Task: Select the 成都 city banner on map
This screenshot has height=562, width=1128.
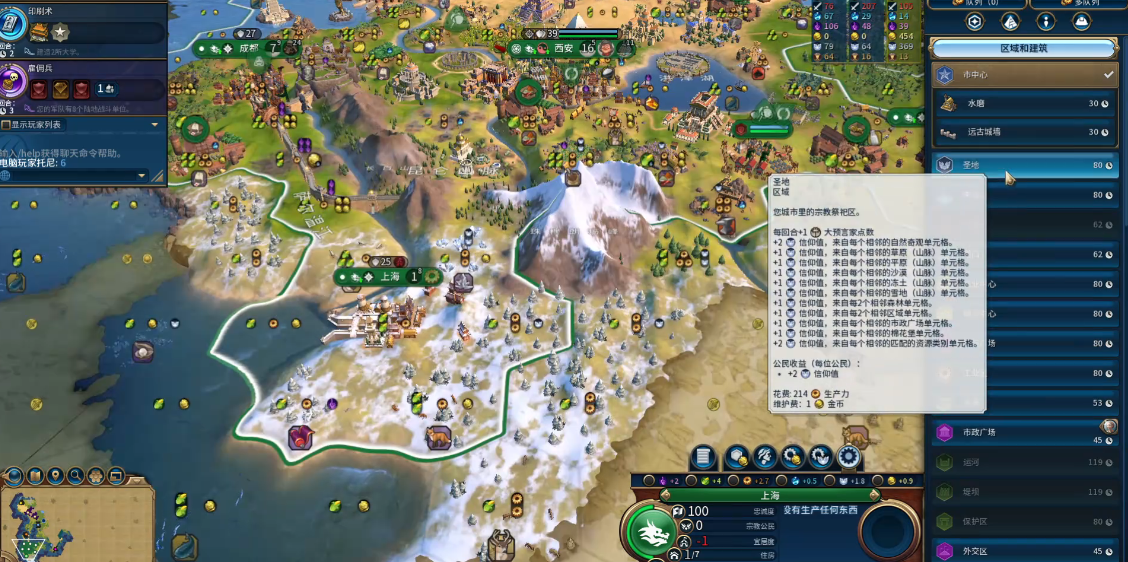Action: pyautogui.click(x=248, y=48)
